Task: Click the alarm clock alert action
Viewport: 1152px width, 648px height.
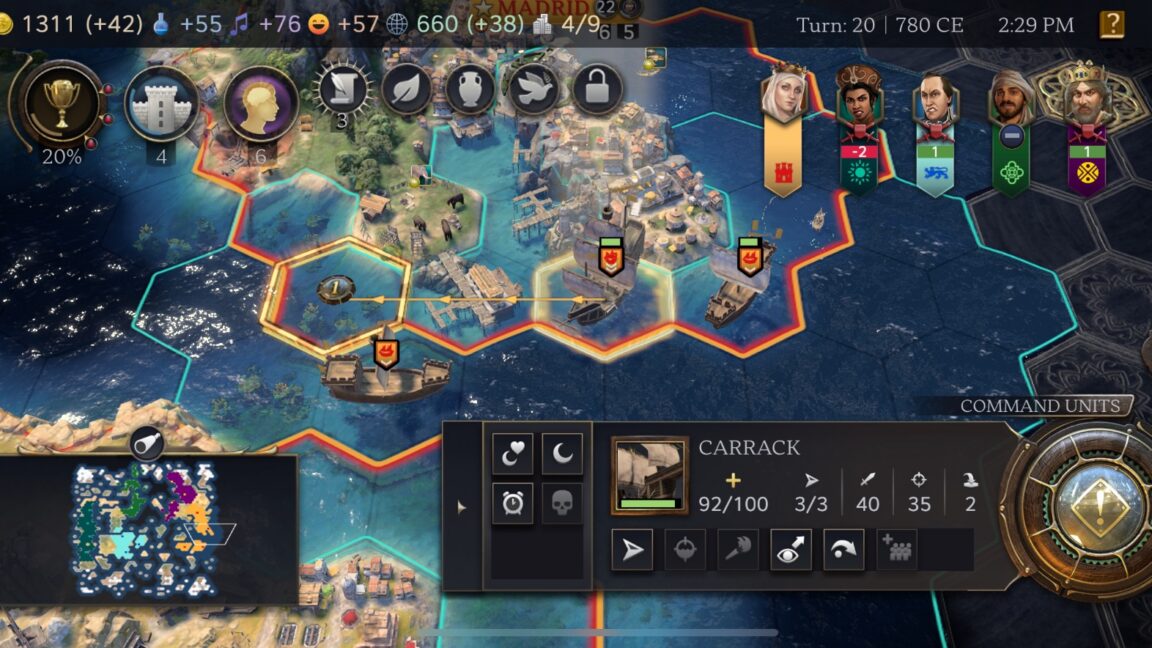Action: coord(512,504)
